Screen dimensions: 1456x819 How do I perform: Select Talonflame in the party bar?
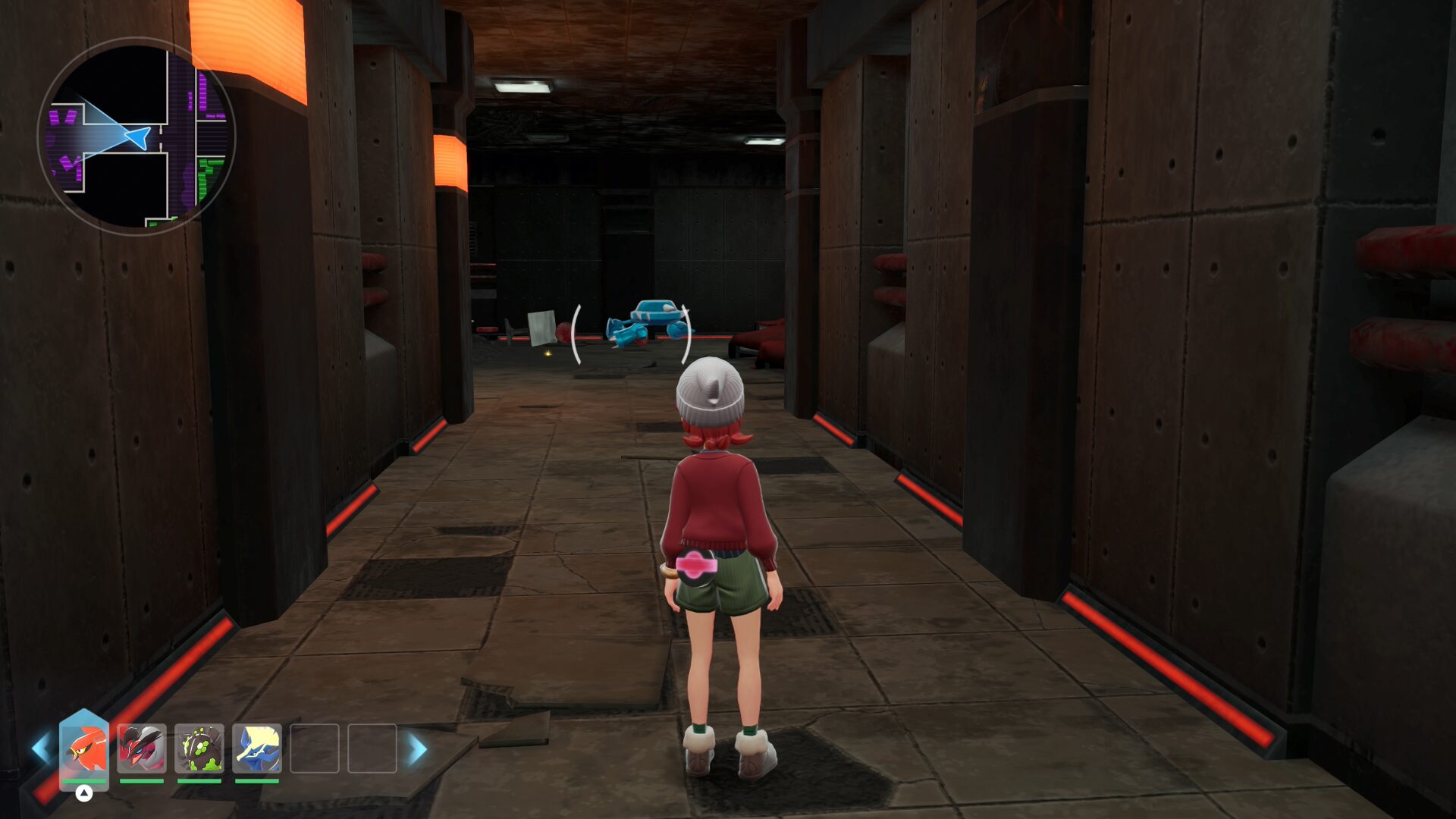pos(84,748)
